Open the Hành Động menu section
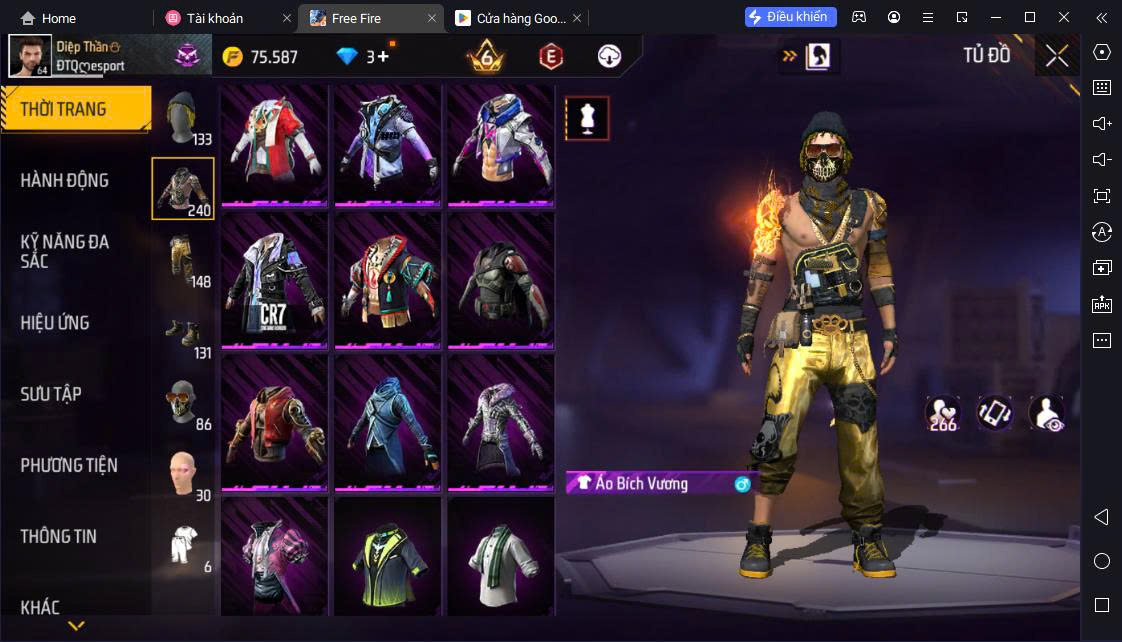 [65, 181]
